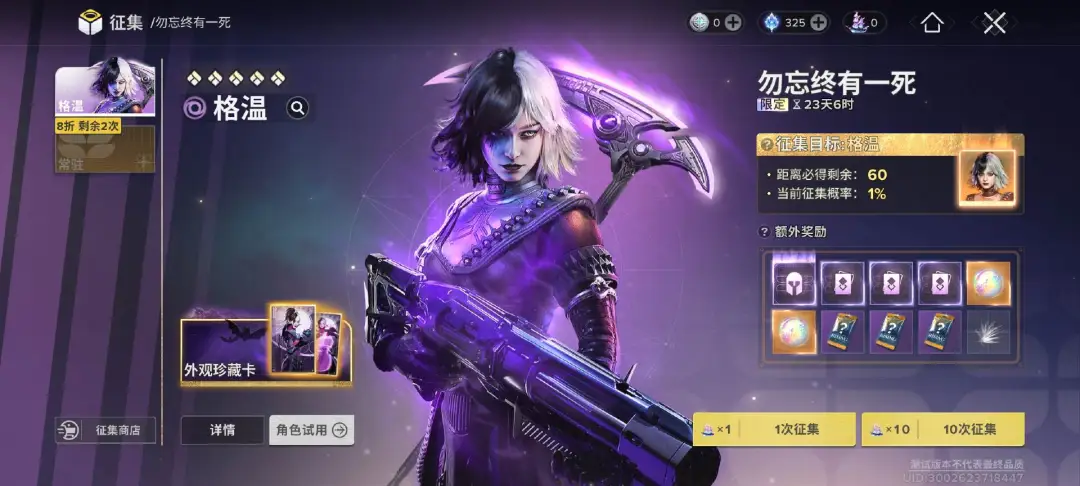The image size is (1080, 486).
Task: Switch to the 常驻 standard banner tab
Action: 105,150
